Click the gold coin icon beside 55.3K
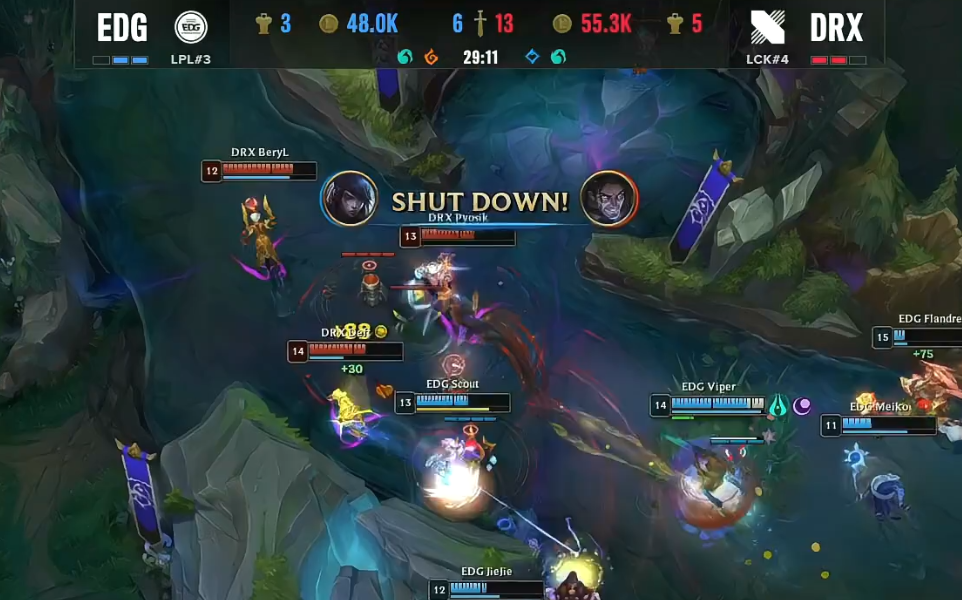The image size is (962, 600). (x=563, y=24)
